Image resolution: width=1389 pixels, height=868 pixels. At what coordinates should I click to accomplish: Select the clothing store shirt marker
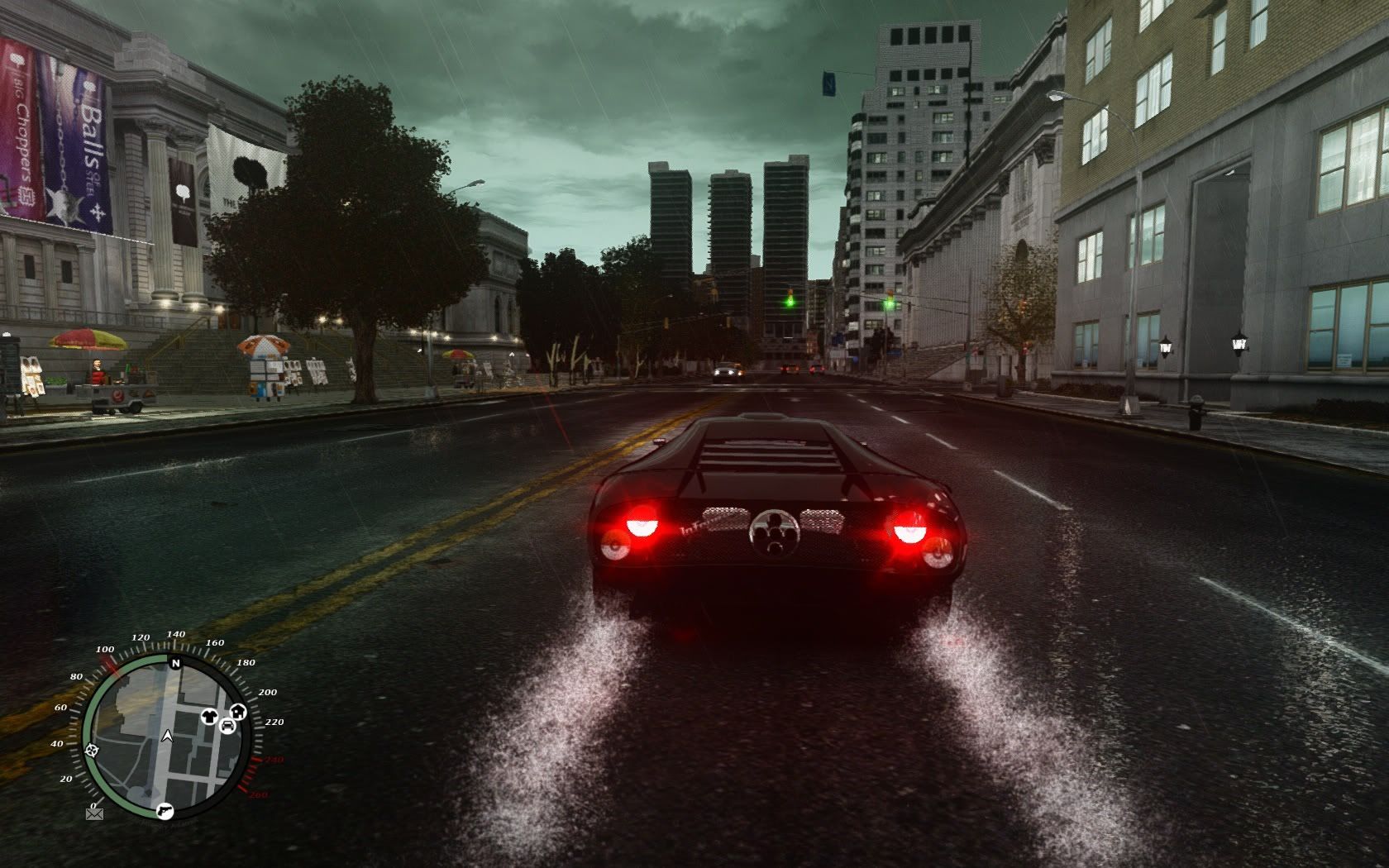(211, 717)
